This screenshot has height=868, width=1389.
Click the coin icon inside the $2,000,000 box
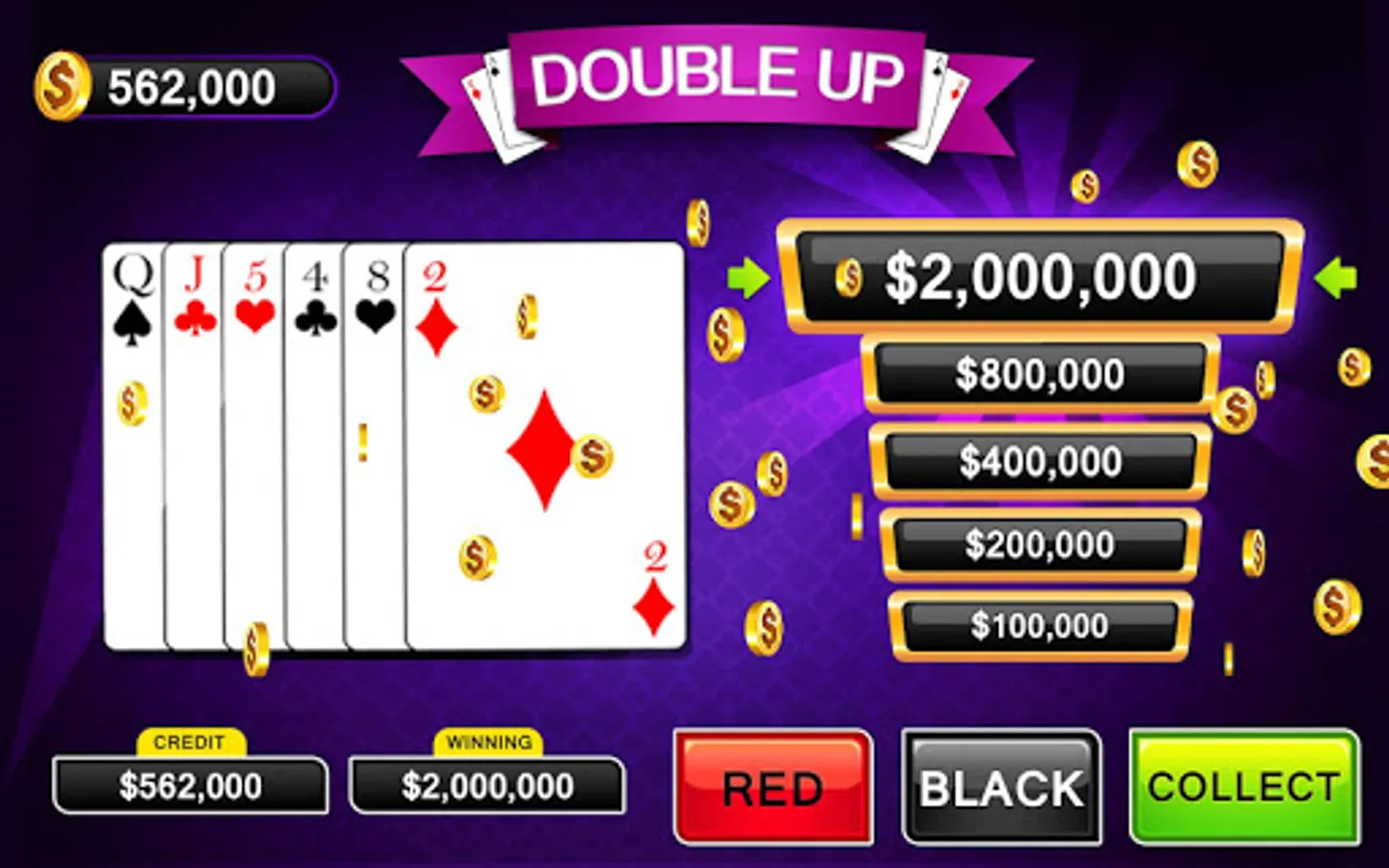[850, 279]
